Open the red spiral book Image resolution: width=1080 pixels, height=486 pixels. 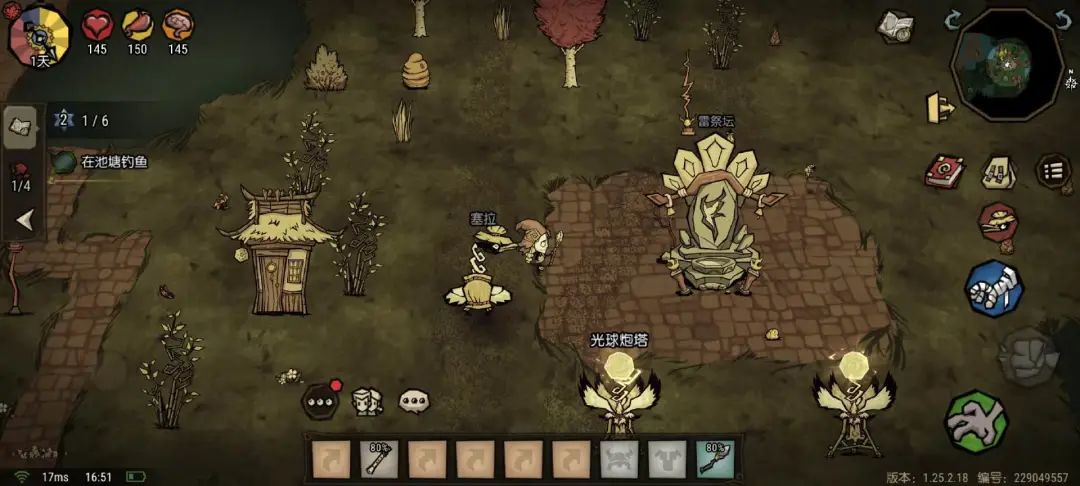(943, 171)
